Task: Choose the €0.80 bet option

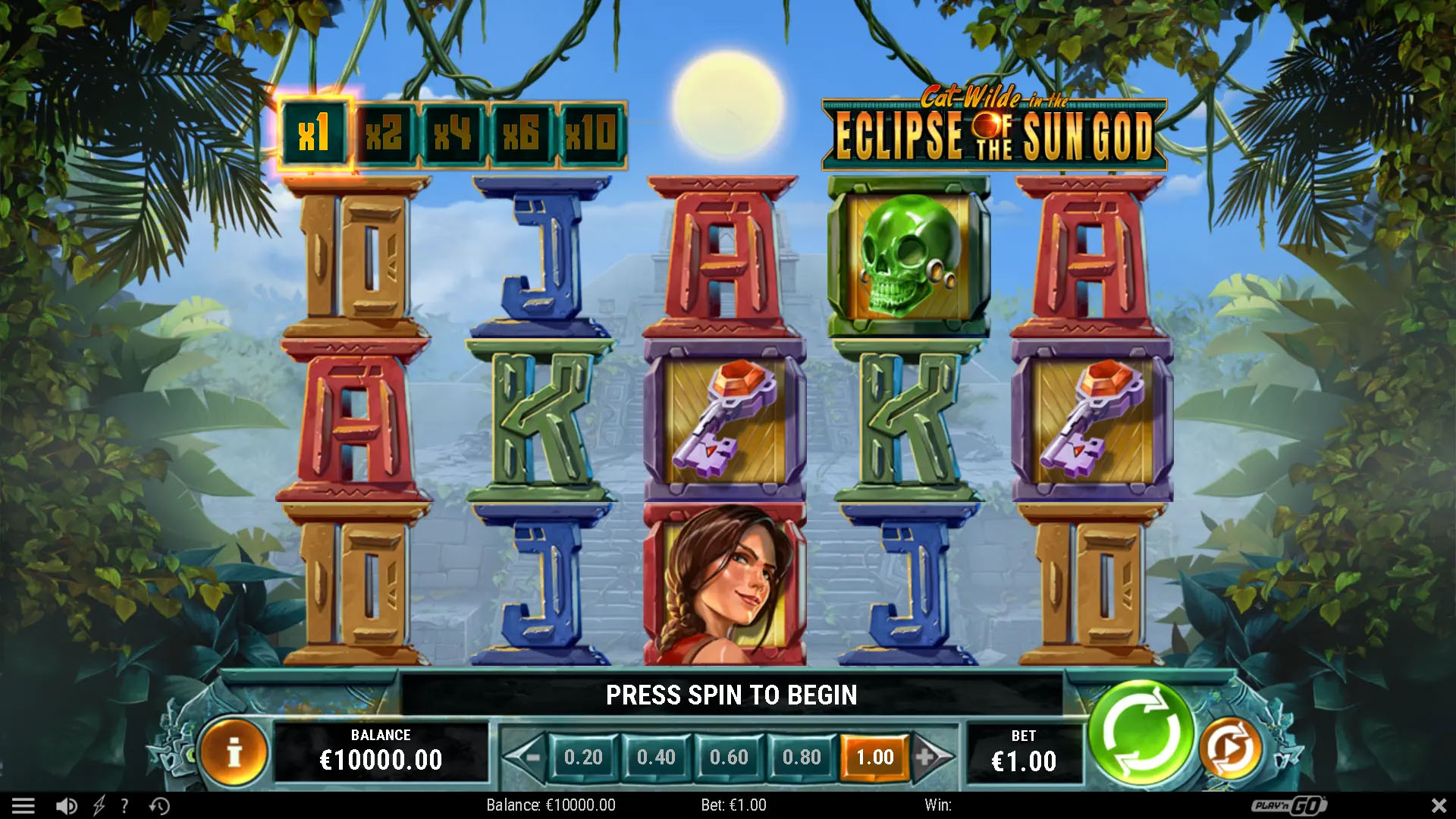Action: pyautogui.click(x=802, y=757)
